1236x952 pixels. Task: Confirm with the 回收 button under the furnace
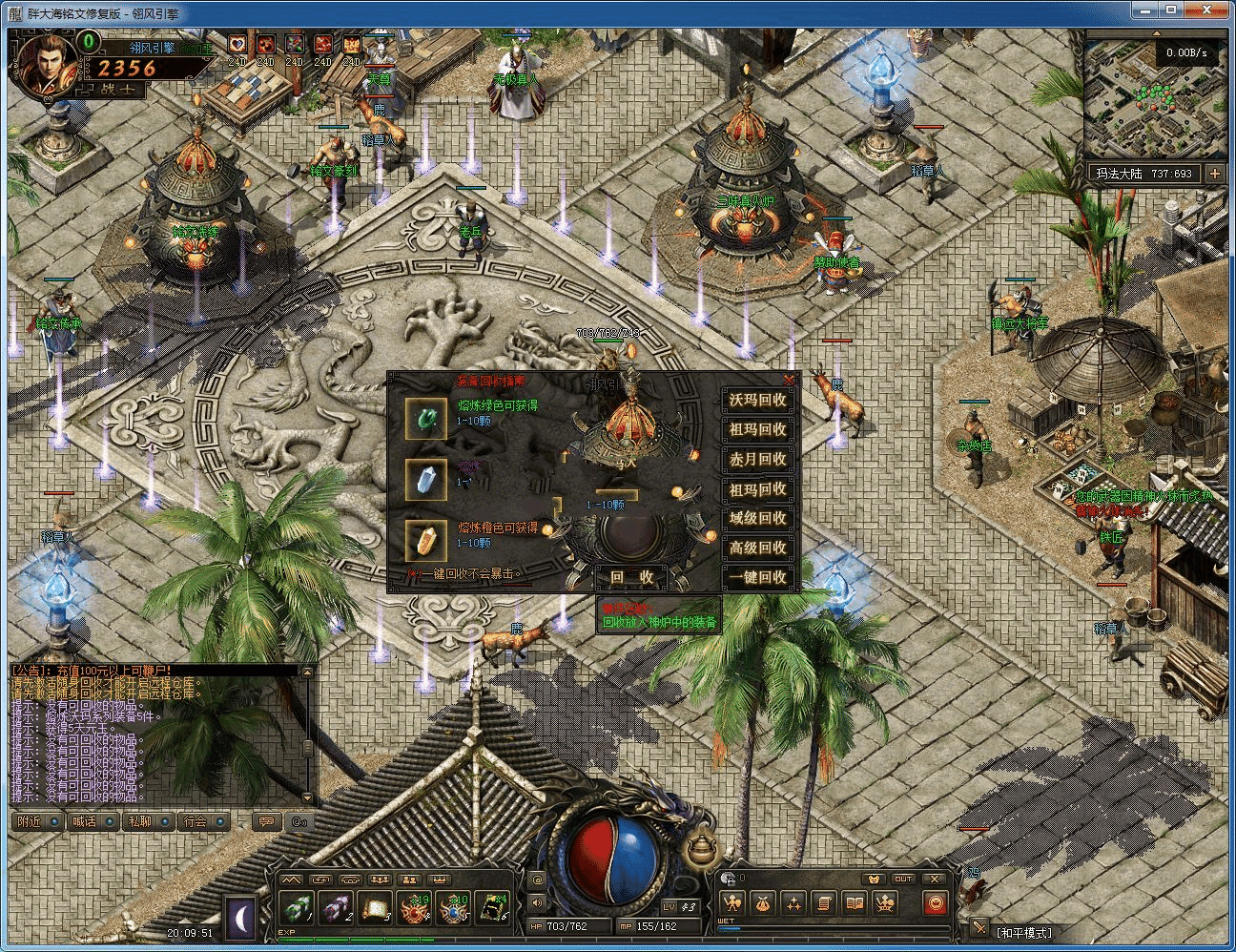point(632,577)
